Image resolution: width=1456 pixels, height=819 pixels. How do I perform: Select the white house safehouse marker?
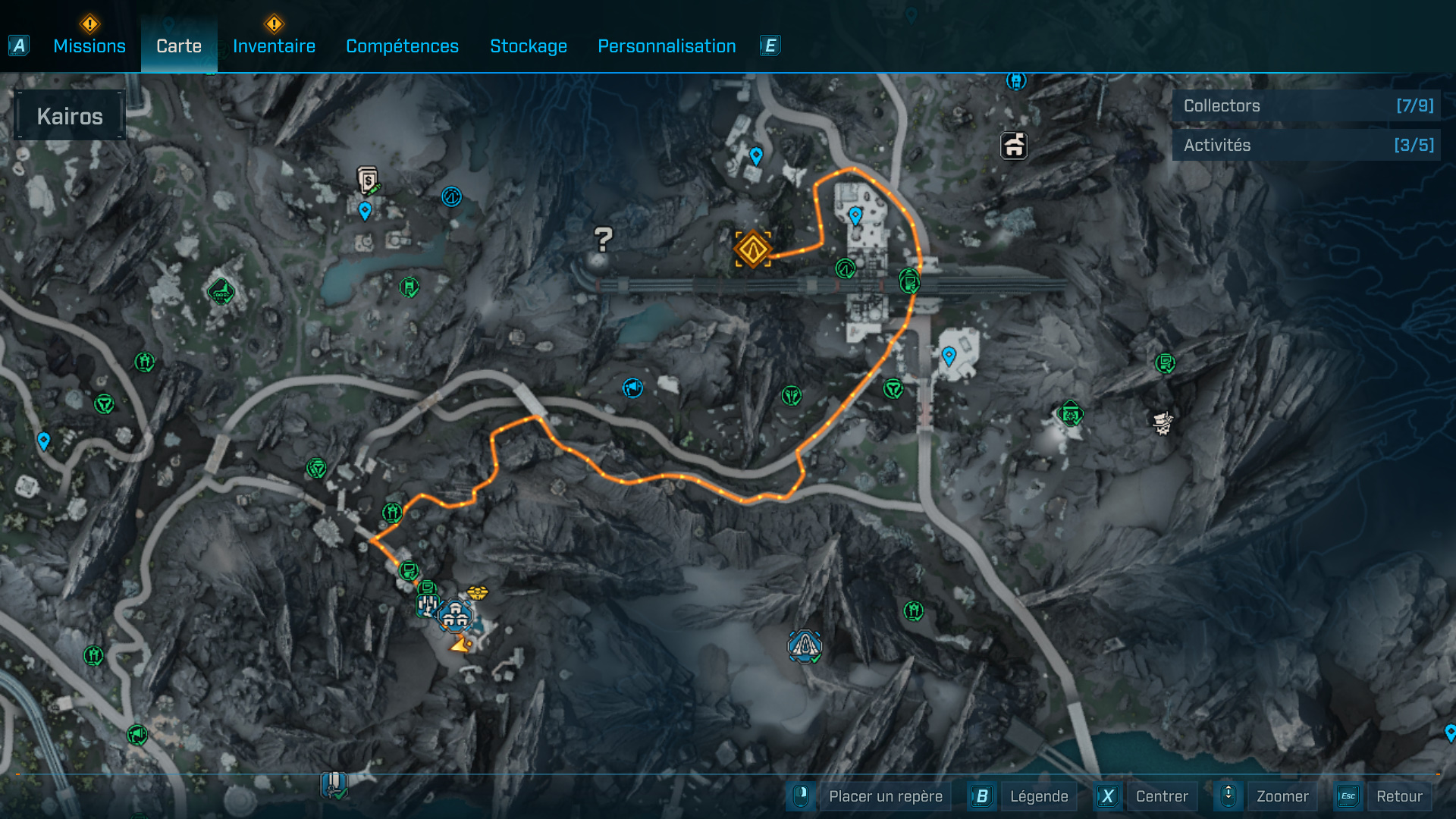click(1014, 145)
